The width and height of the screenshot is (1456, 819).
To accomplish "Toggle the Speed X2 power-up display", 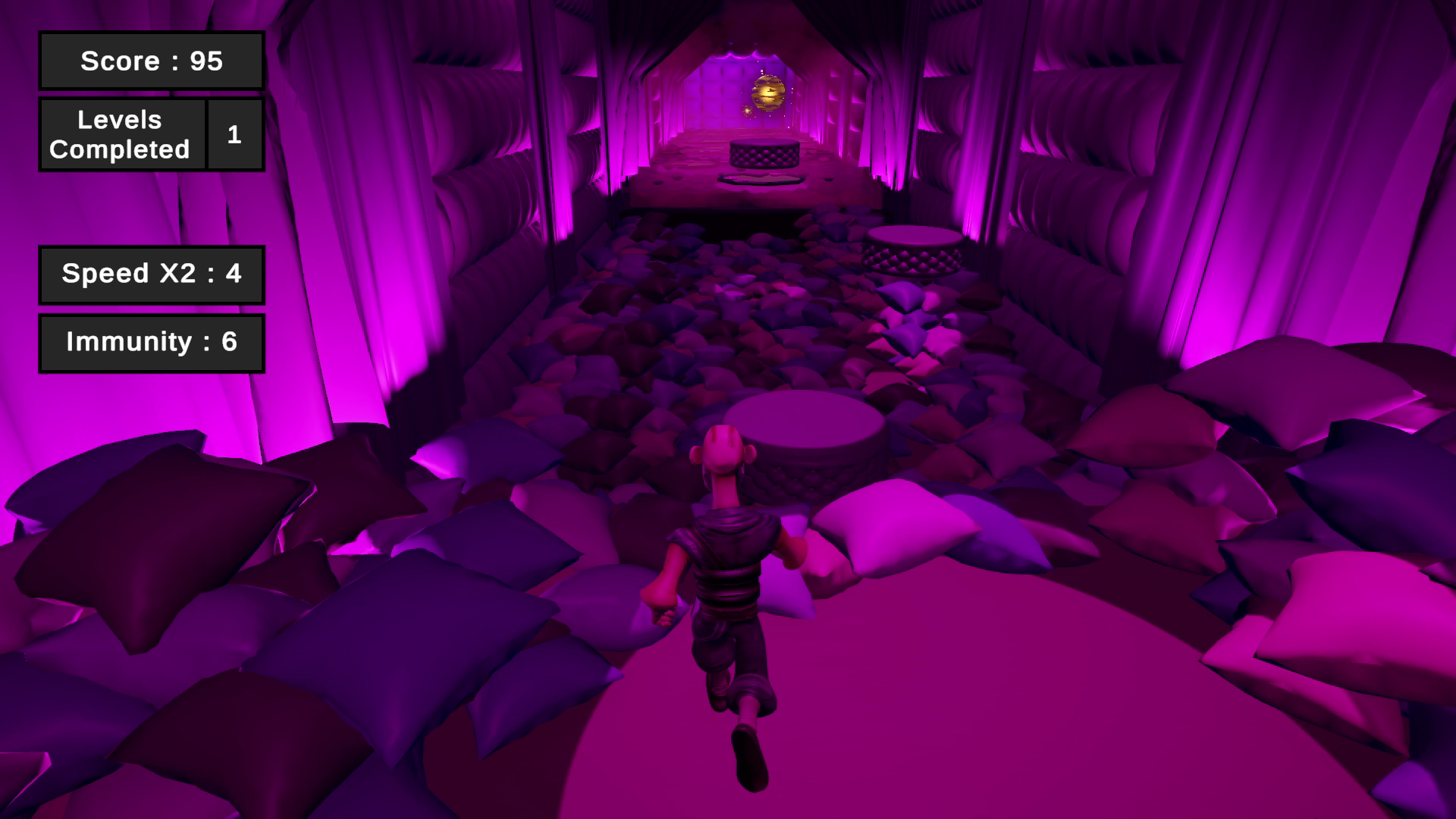I will (151, 275).
